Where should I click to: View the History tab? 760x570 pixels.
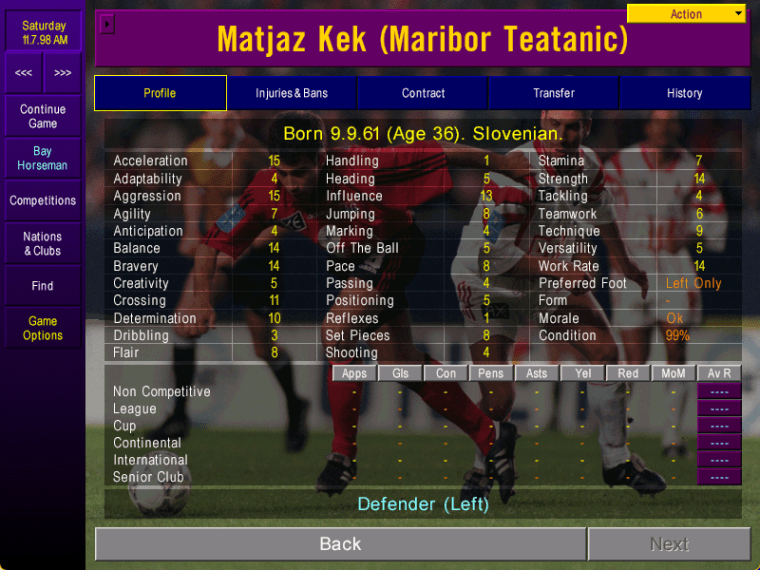point(684,93)
